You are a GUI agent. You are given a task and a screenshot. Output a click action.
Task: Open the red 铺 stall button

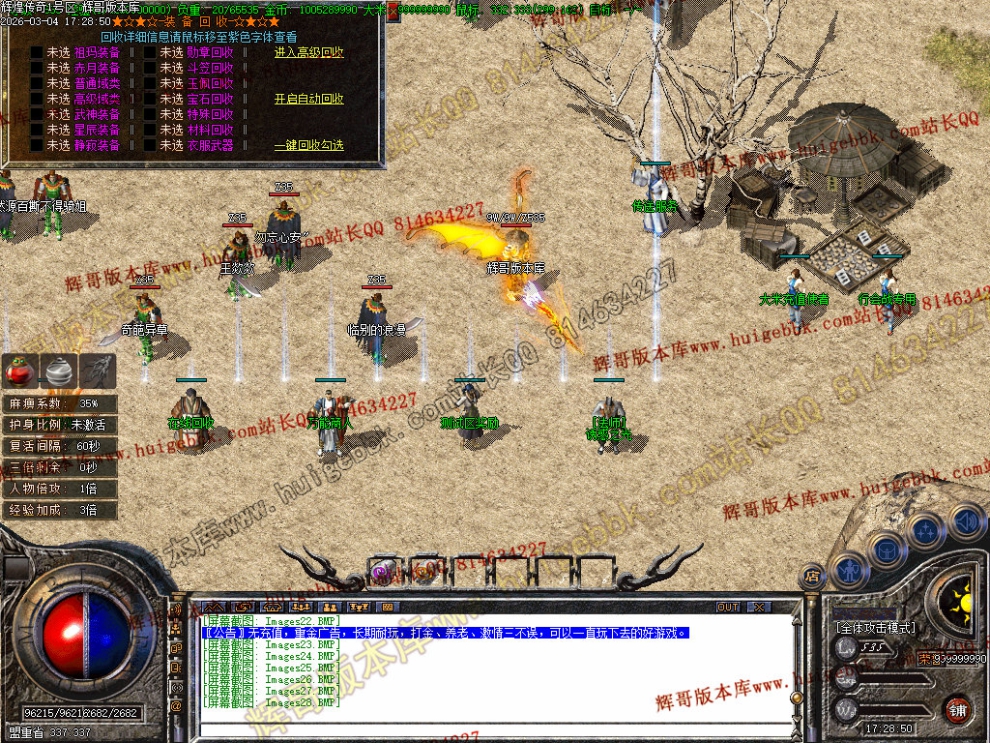click(958, 709)
